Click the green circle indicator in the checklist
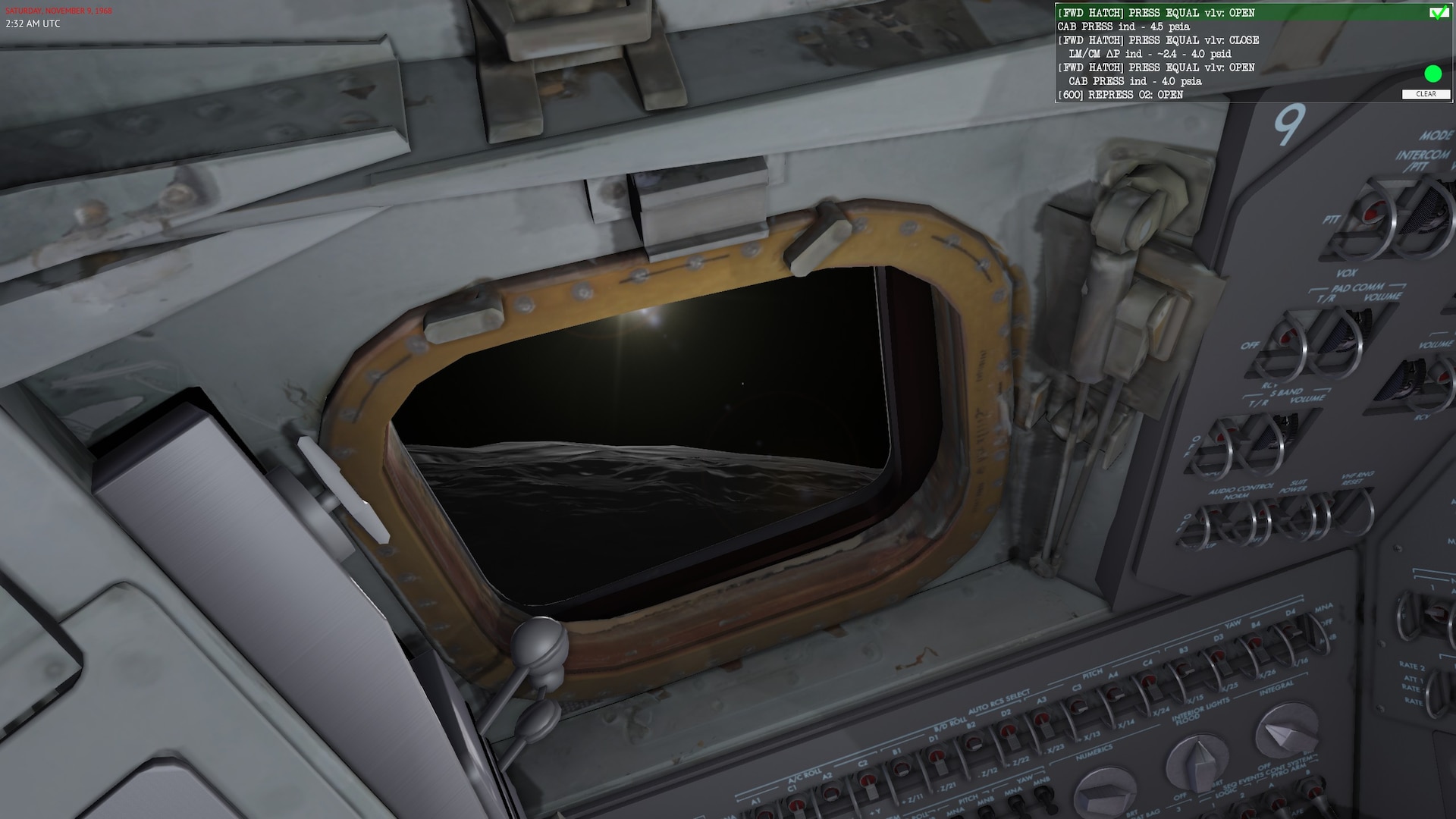Screen dimensions: 1456x819 (x=1432, y=74)
